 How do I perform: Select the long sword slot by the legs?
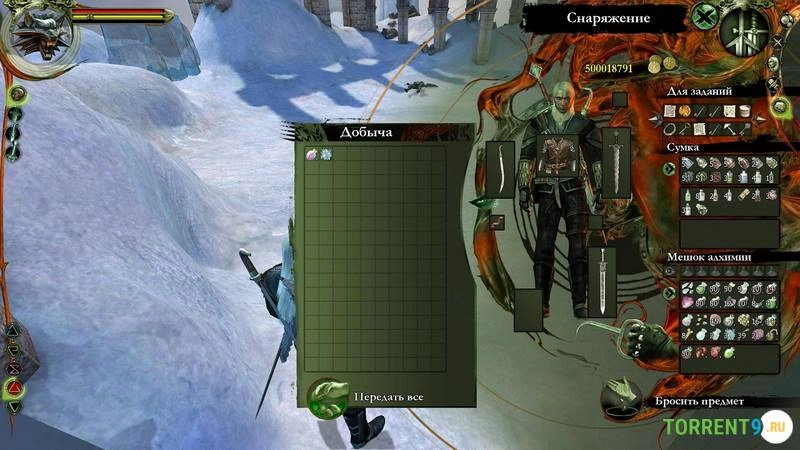(x=602, y=282)
